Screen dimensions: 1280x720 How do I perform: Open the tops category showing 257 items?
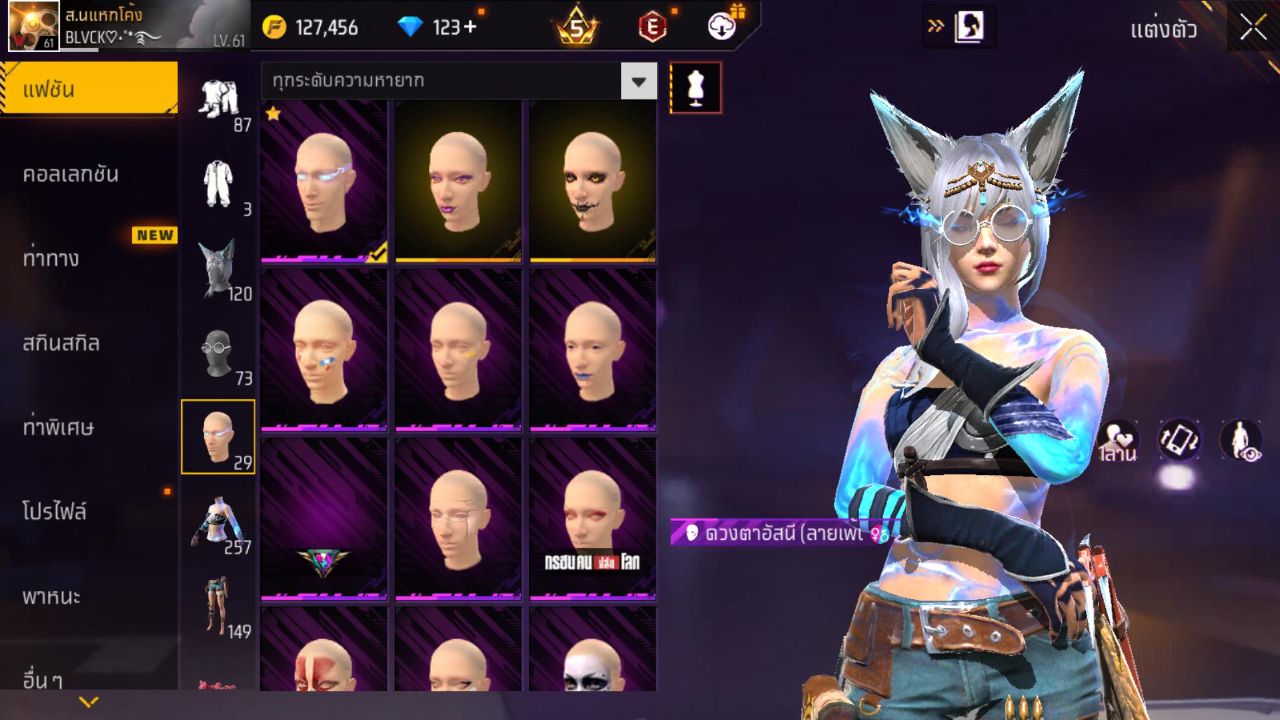[x=219, y=520]
